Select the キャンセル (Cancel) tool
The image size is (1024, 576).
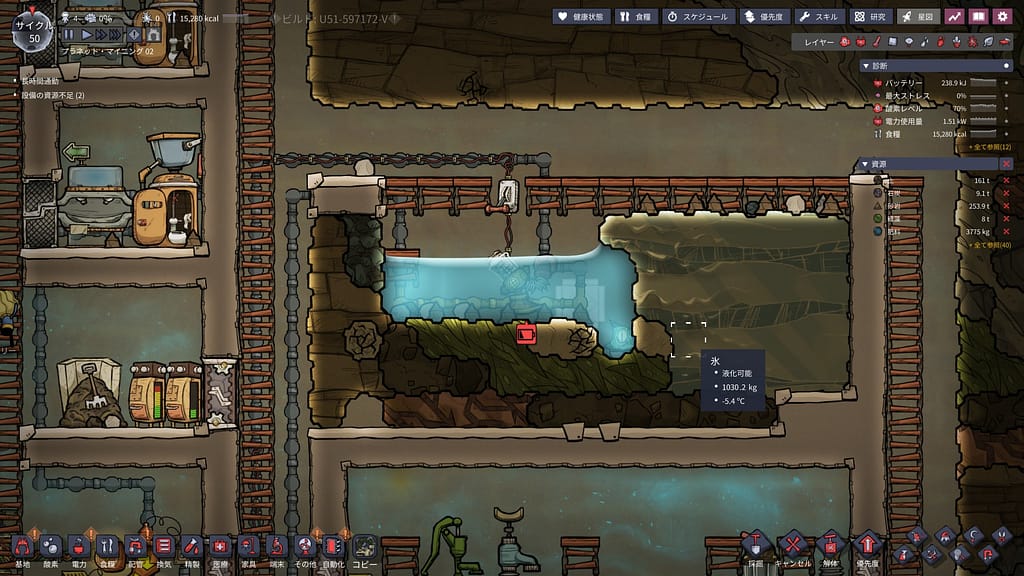pyautogui.click(x=793, y=547)
